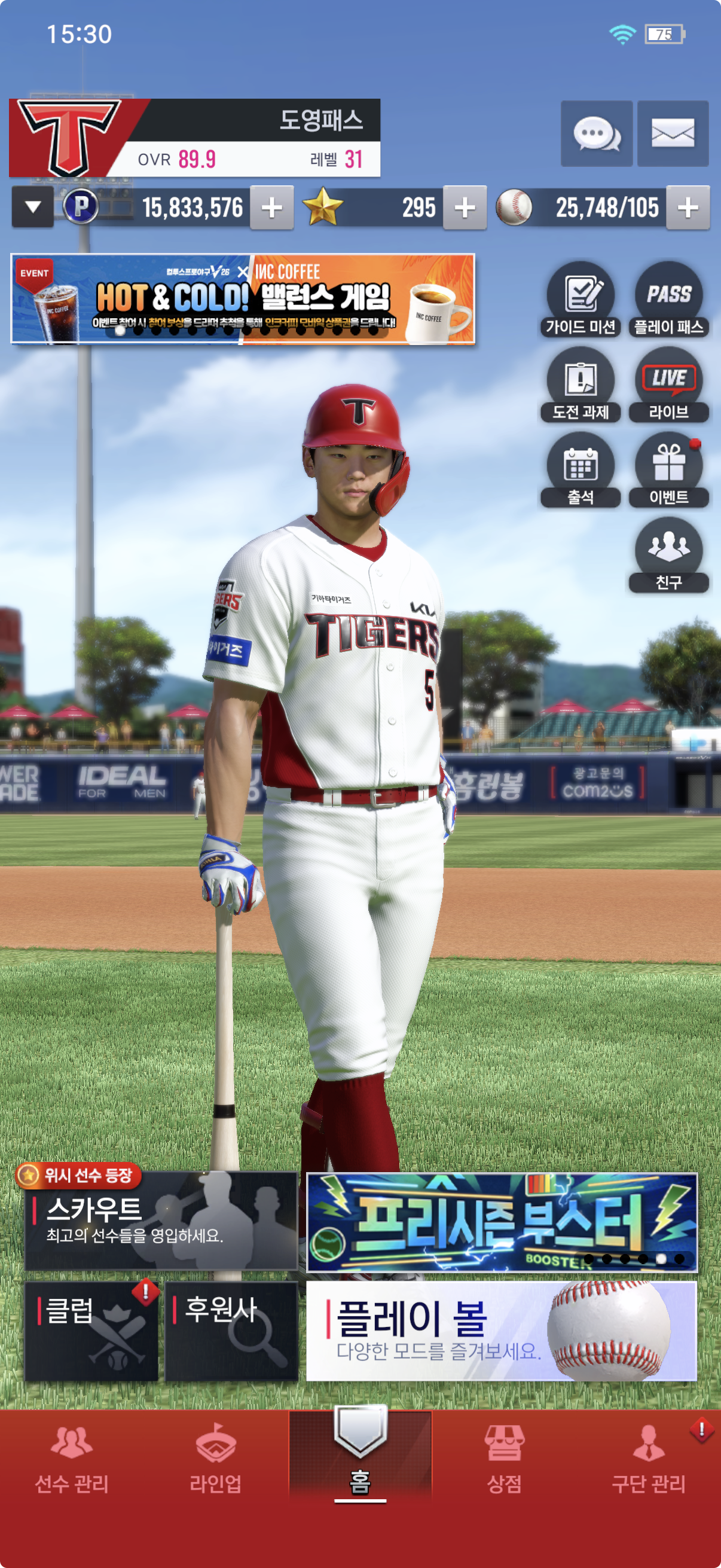The width and height of the screenshot is (721, 1568).
Task: Start 플레이 볼 play ball modes
Action: pos(502,1331)
